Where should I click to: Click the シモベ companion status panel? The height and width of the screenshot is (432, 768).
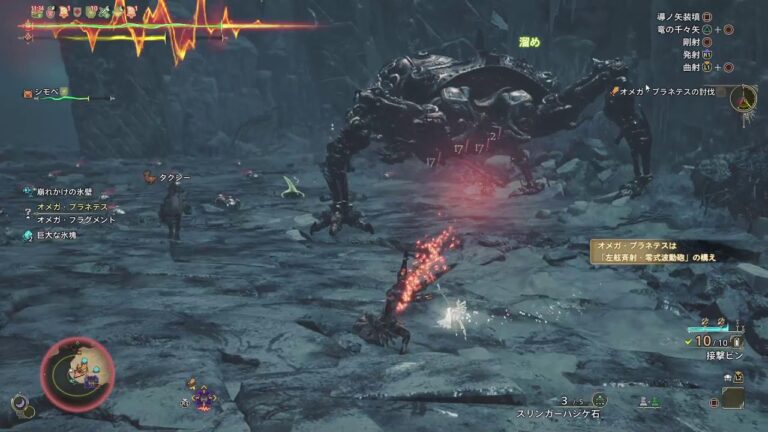coord(62,94)
